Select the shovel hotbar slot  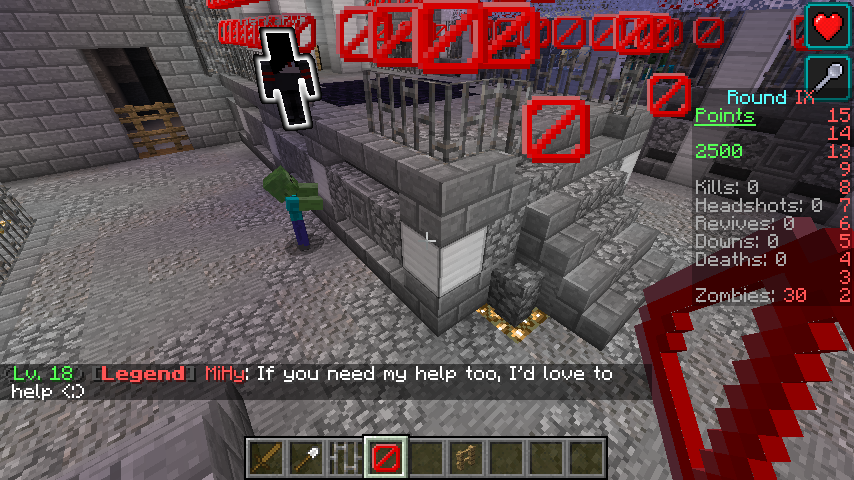305,458
